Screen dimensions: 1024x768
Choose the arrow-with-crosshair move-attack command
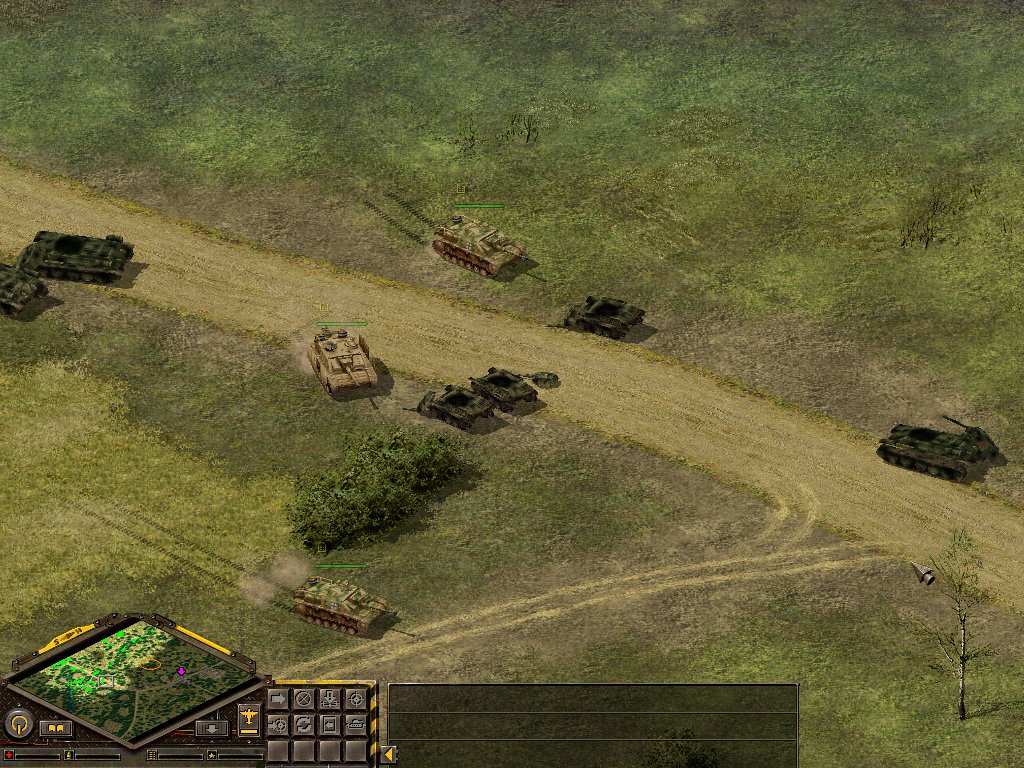(278, 724)
